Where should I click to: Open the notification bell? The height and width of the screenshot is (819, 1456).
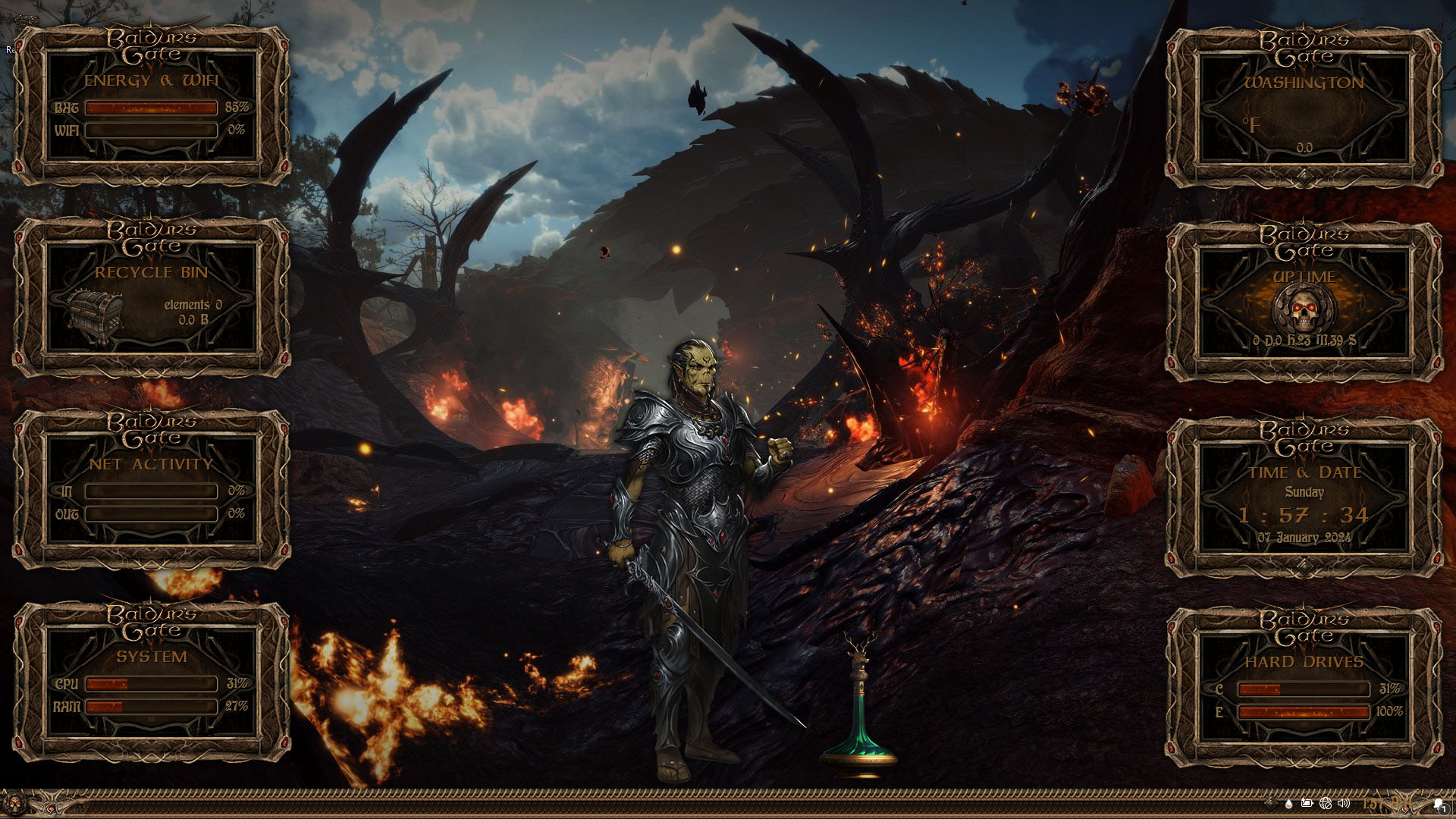click(x=1439, y=804)
